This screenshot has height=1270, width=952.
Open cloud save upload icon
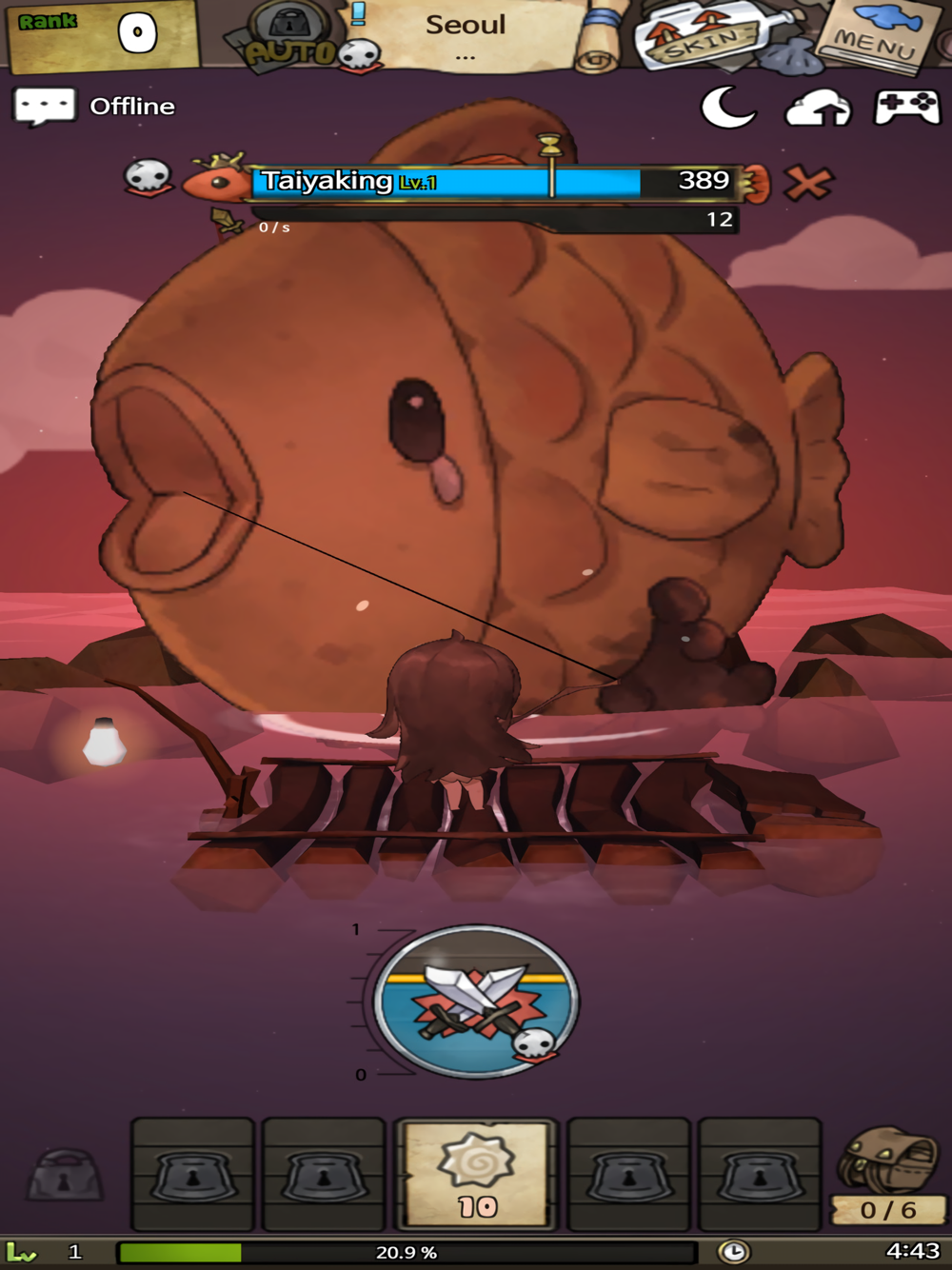[817, 108]
